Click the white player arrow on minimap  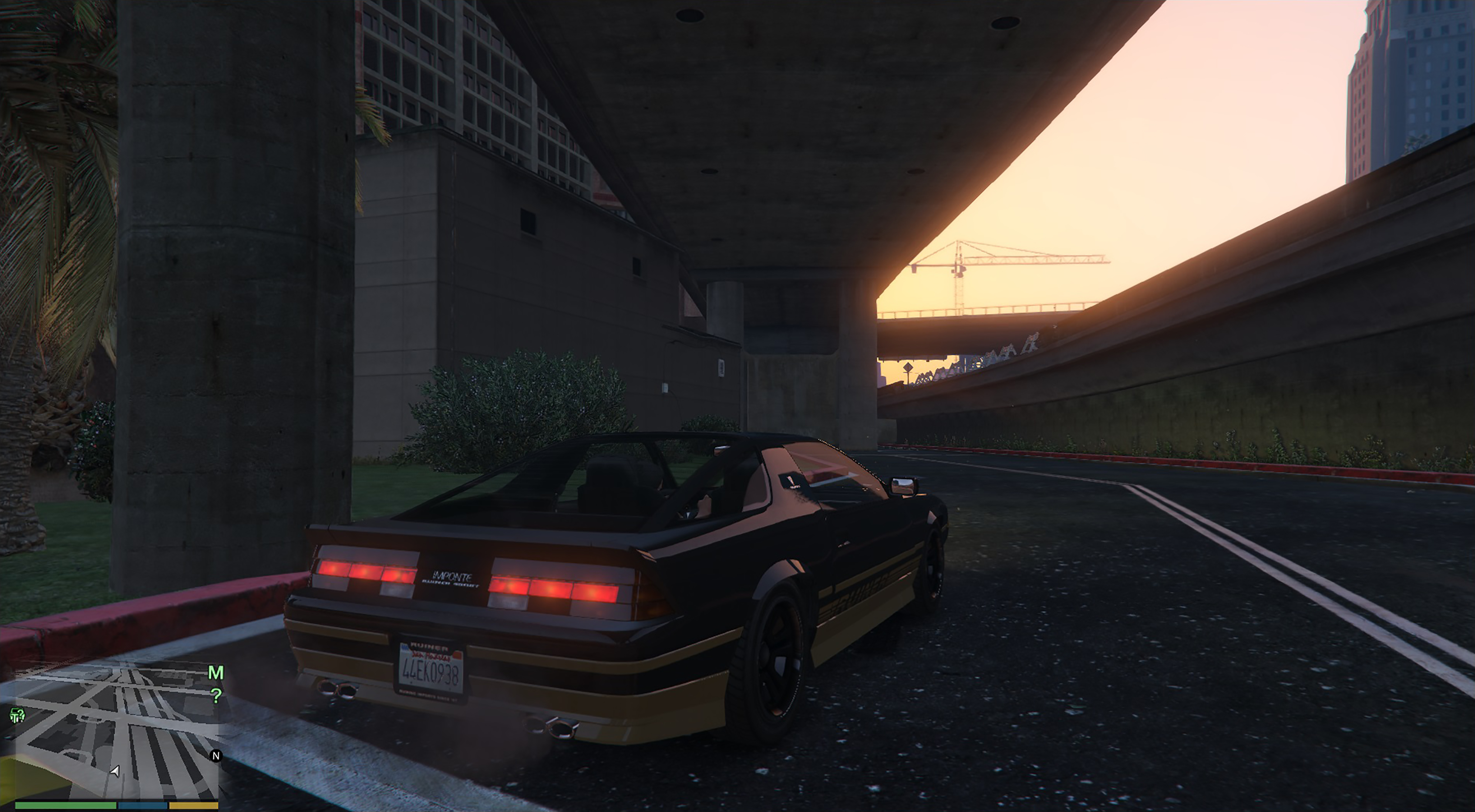[116, 771]
